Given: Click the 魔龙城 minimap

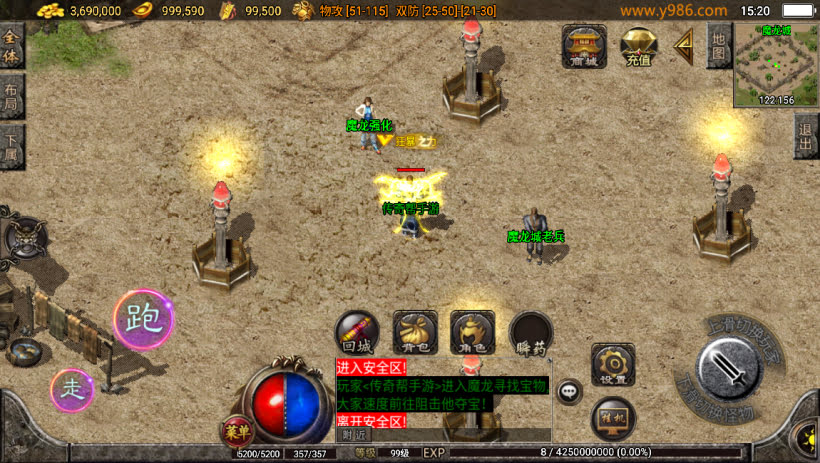Looking at the screenshot, I should 775,64.
